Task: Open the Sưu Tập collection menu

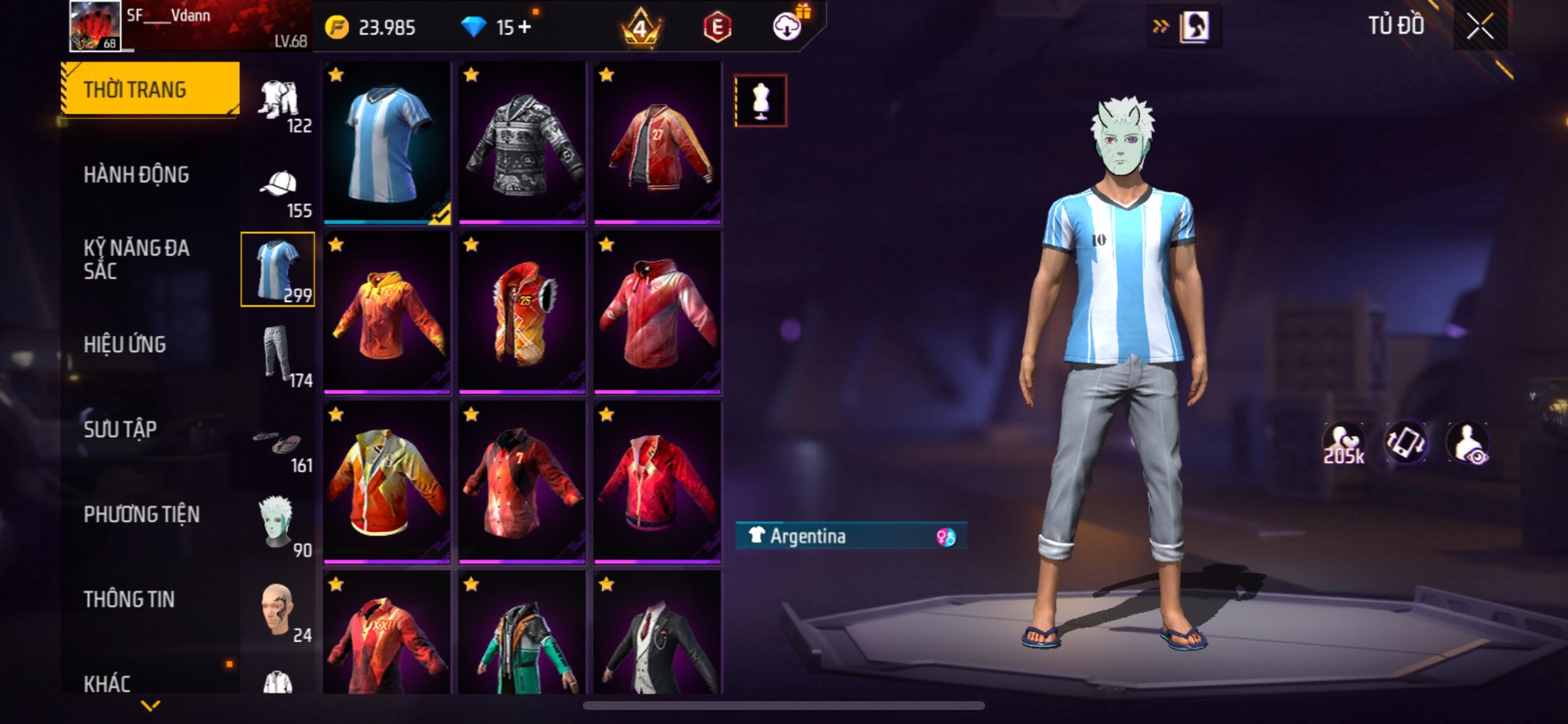Action: pos(120,429)
